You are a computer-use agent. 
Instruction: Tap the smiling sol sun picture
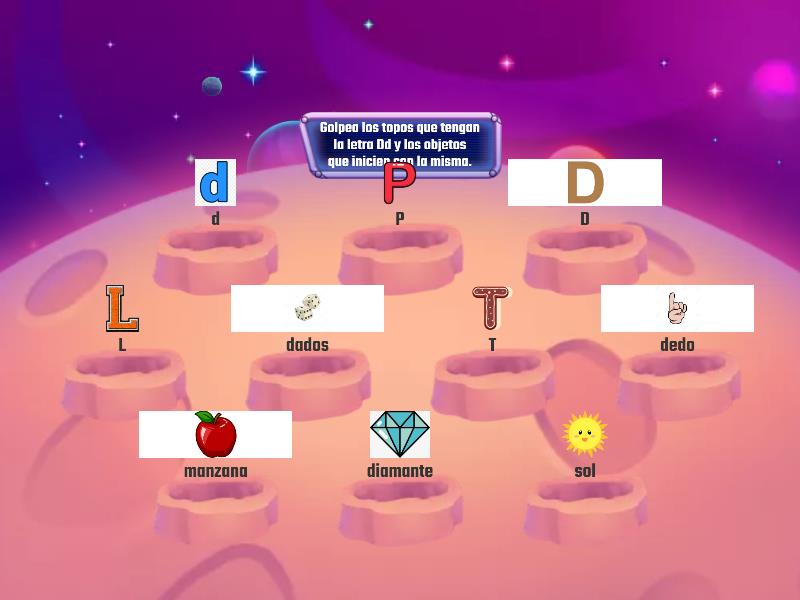(585, 434)
